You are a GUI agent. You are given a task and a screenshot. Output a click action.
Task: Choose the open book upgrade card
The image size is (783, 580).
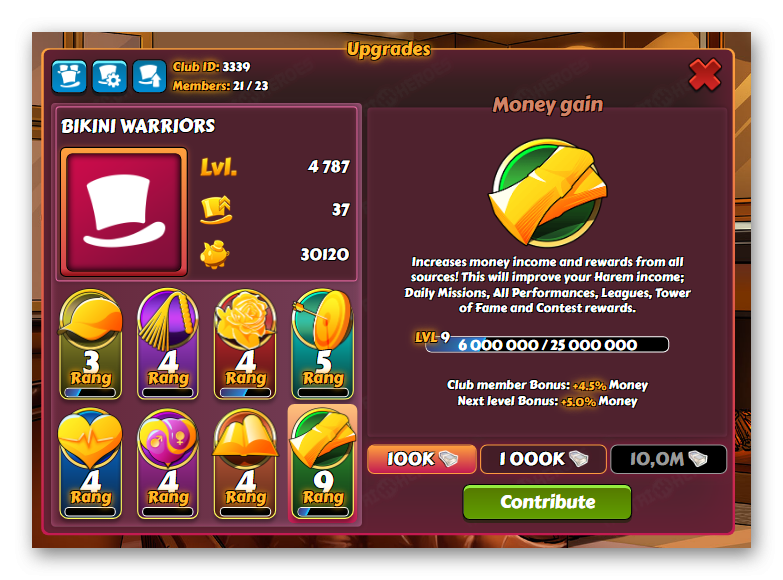245,462
